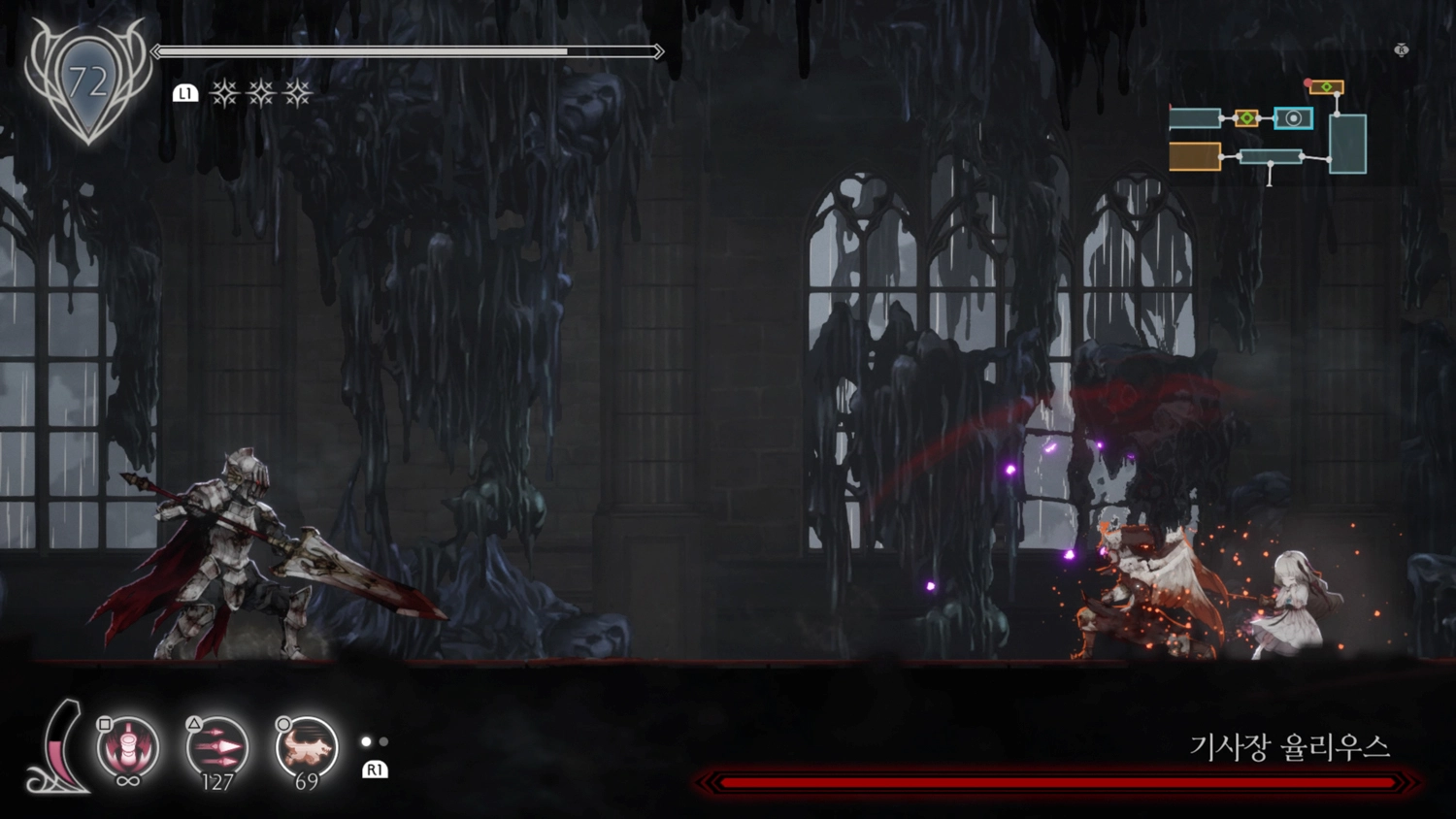Screen dimensions: 1456x819
Task: Trigger the running wolf spirit skill
Action: click(307, 748)
